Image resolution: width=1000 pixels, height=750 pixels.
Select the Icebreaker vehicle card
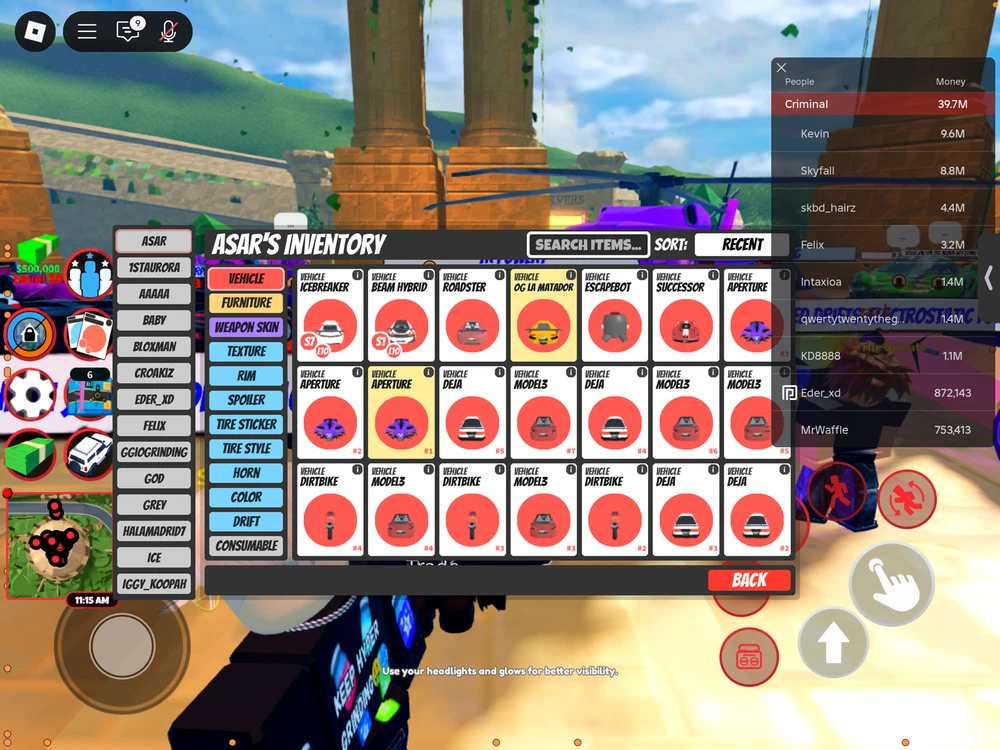tap(330, 314)
